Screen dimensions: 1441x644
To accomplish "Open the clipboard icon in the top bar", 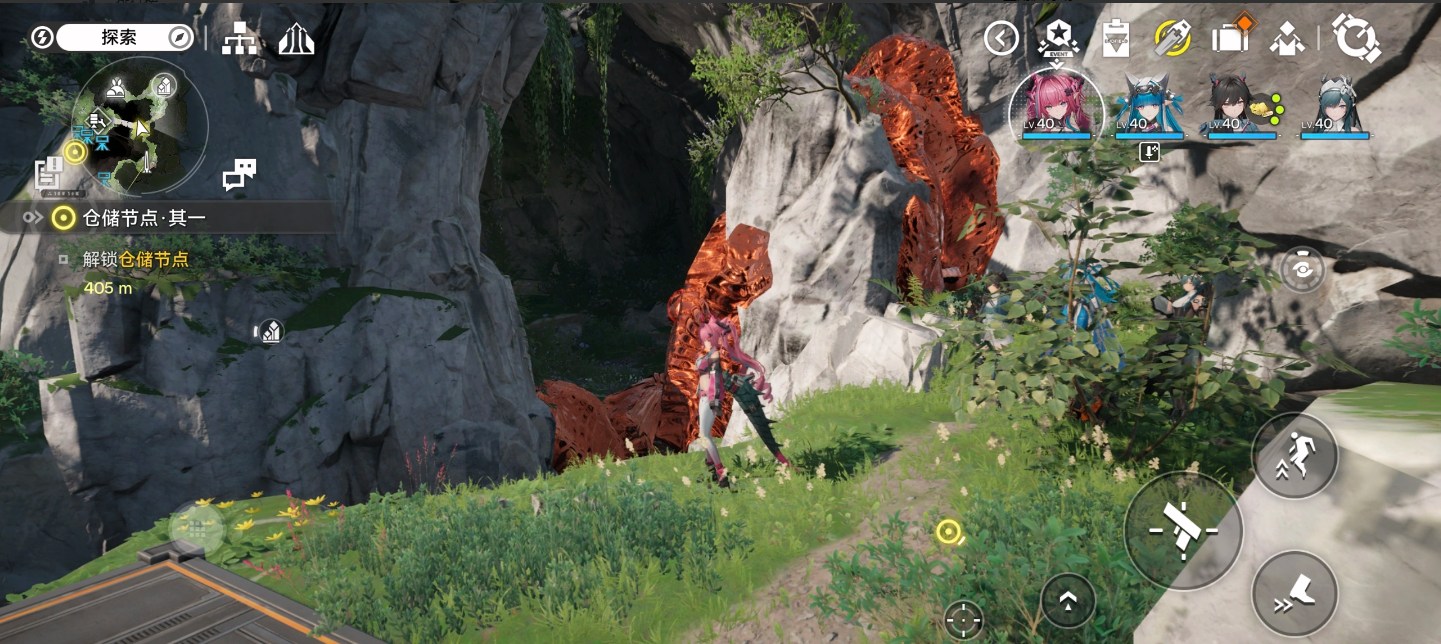I will [x=1115, y=39].
